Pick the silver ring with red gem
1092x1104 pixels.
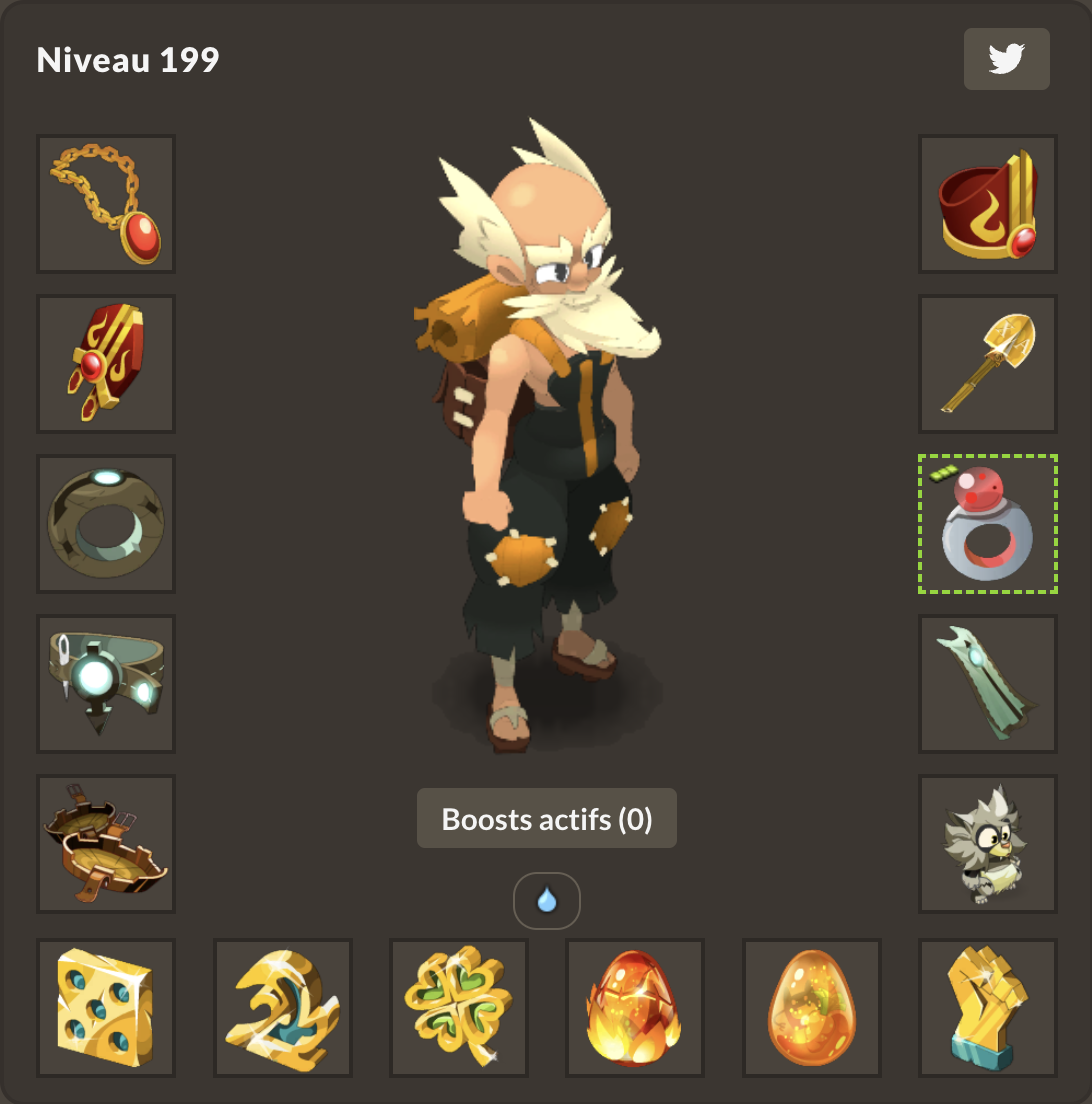988,524
